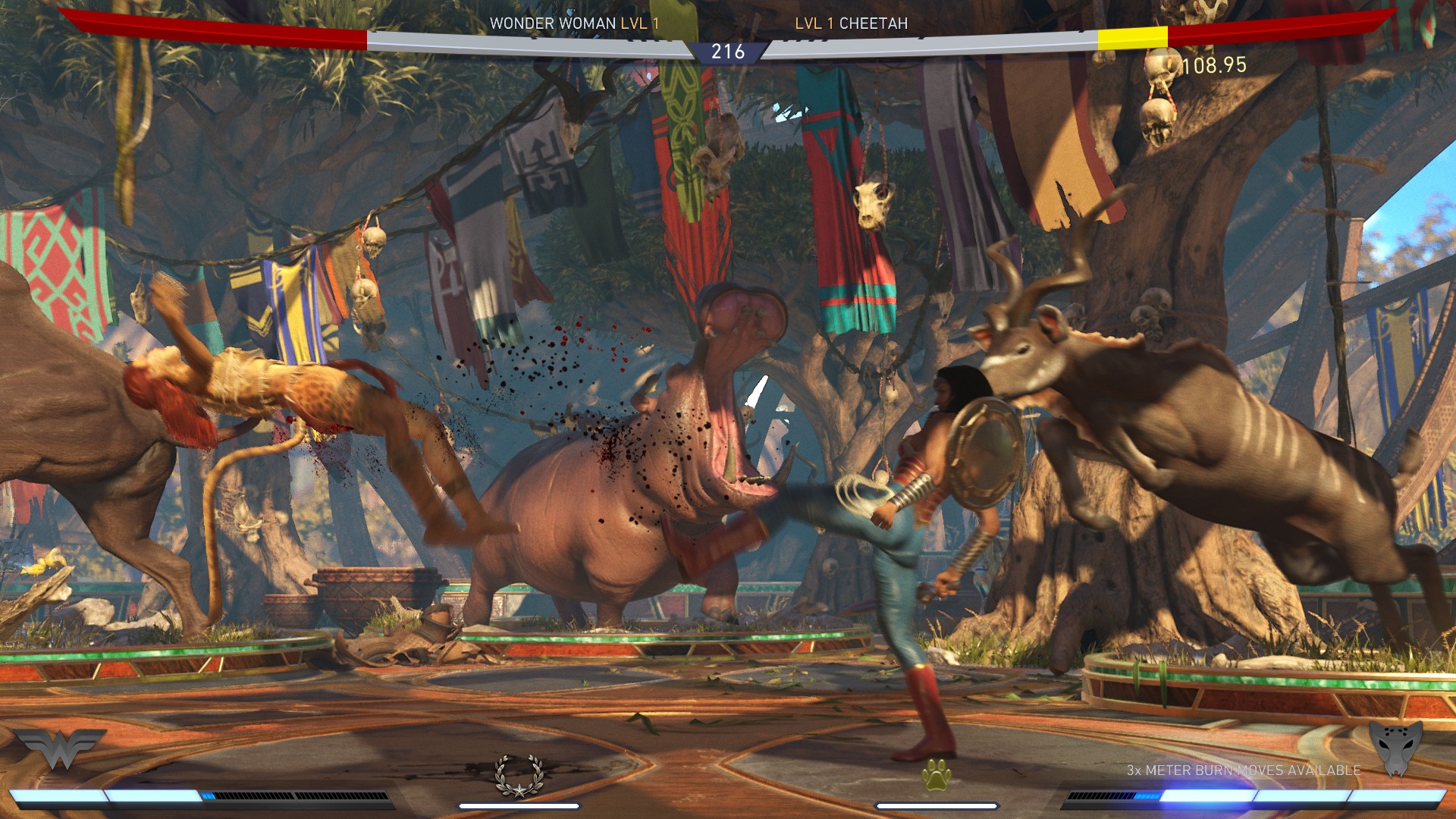Activate the laurel wreath trait icon
The image size is (1456, 819).
(519, 776)
